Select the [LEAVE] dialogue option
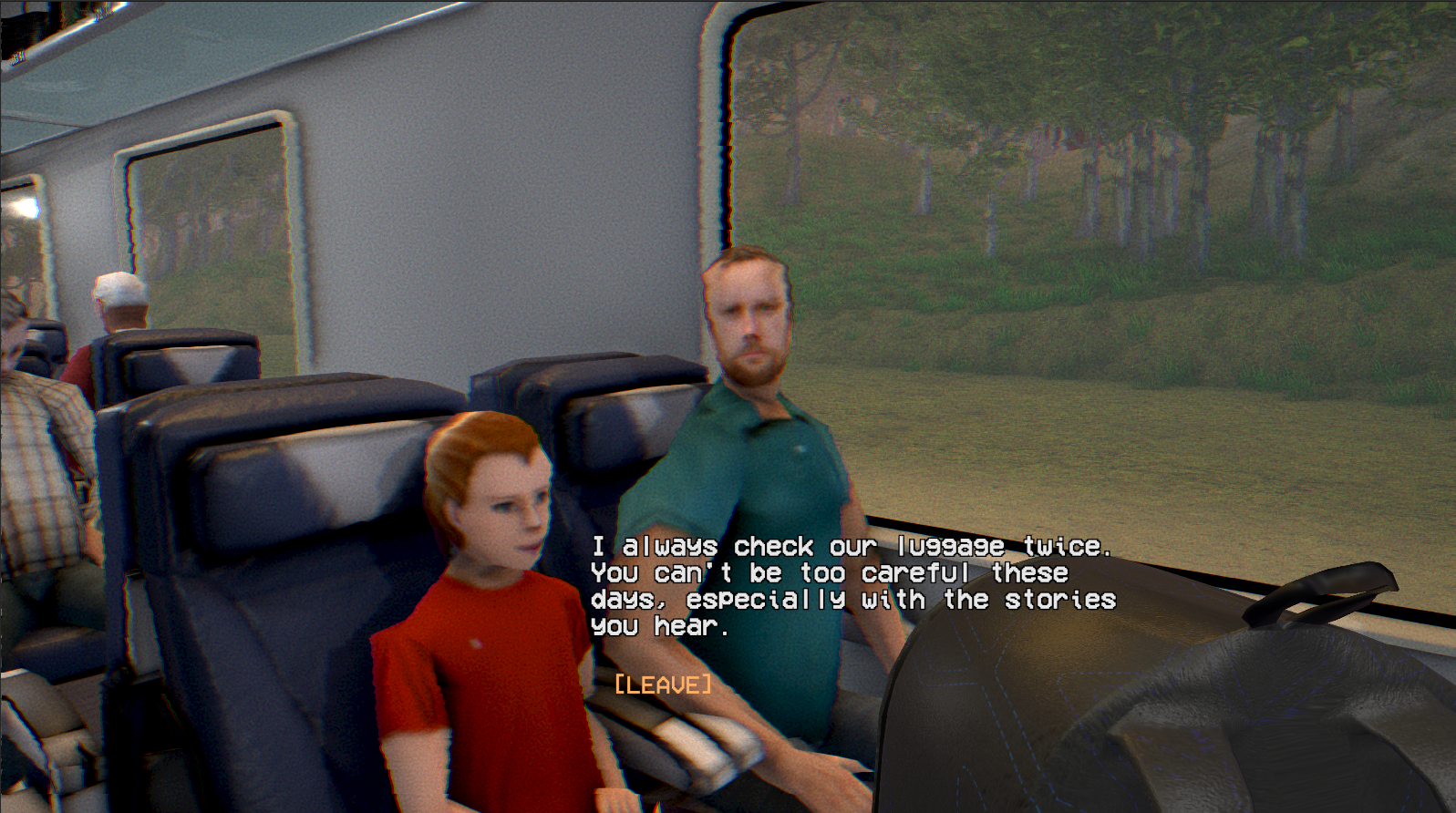Image resolution: width=1456 pixels, height=813 pixels. click(x=661, y=682)
